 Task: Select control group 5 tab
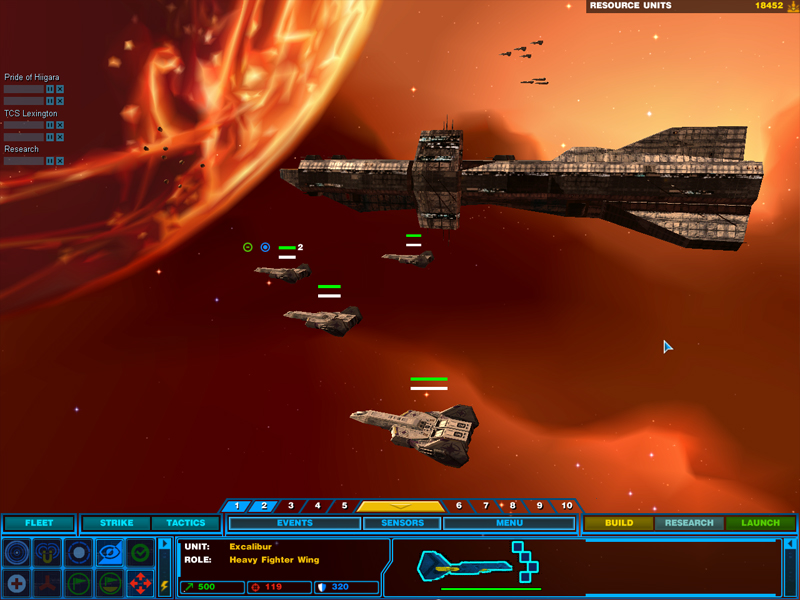coord(344,506)
